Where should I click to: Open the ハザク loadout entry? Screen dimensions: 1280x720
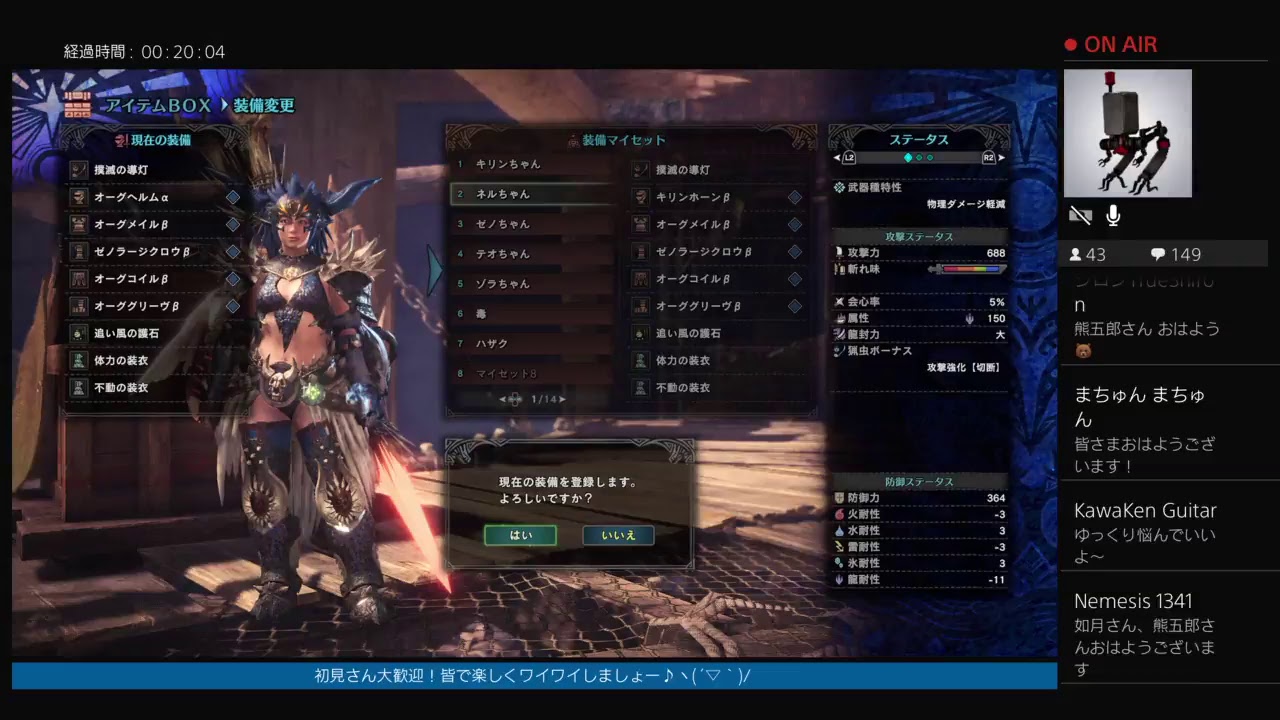point(530,344)
